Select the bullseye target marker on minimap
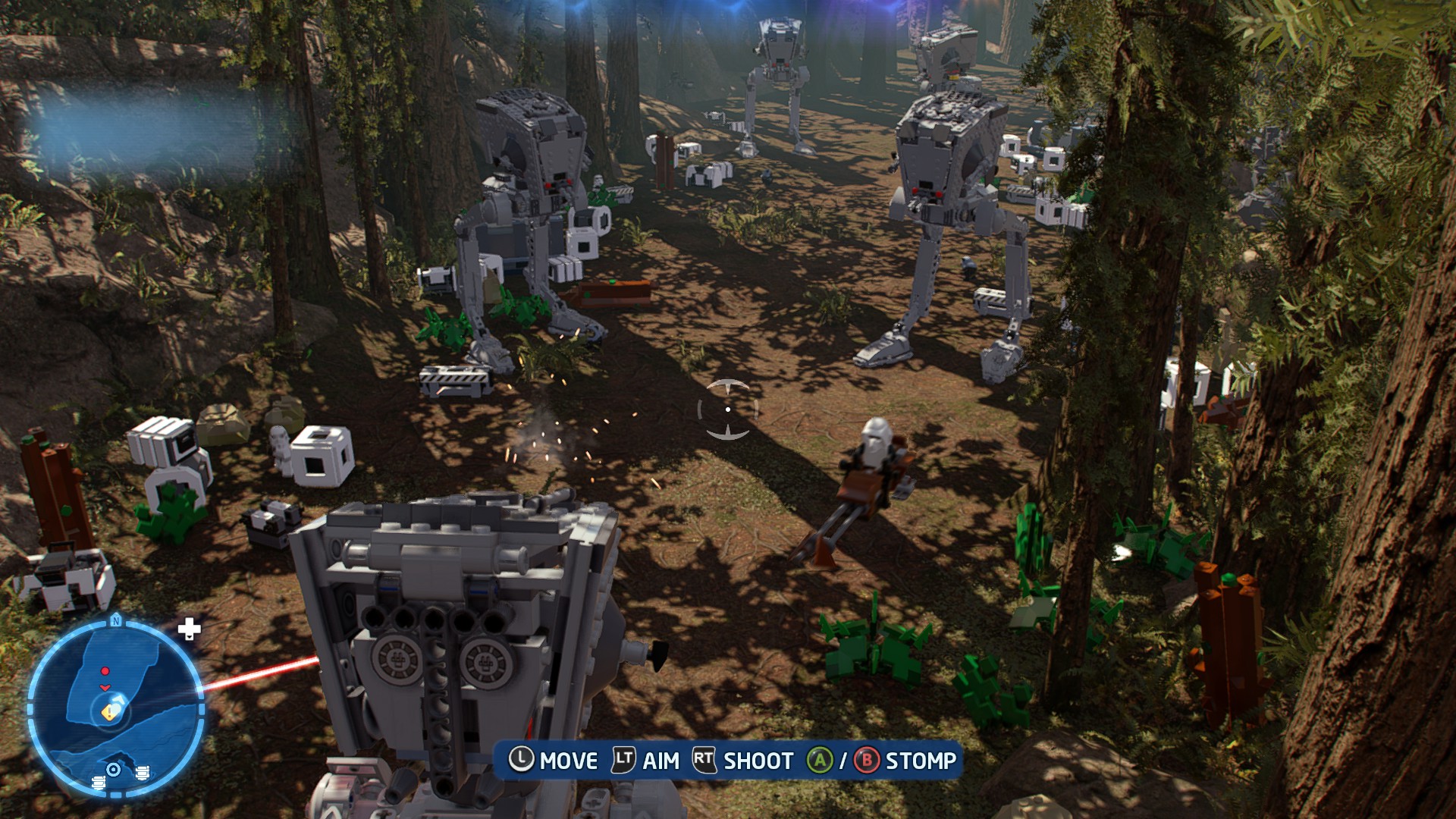This screenshot has width=1456, height=819. (x=114, y=770)
